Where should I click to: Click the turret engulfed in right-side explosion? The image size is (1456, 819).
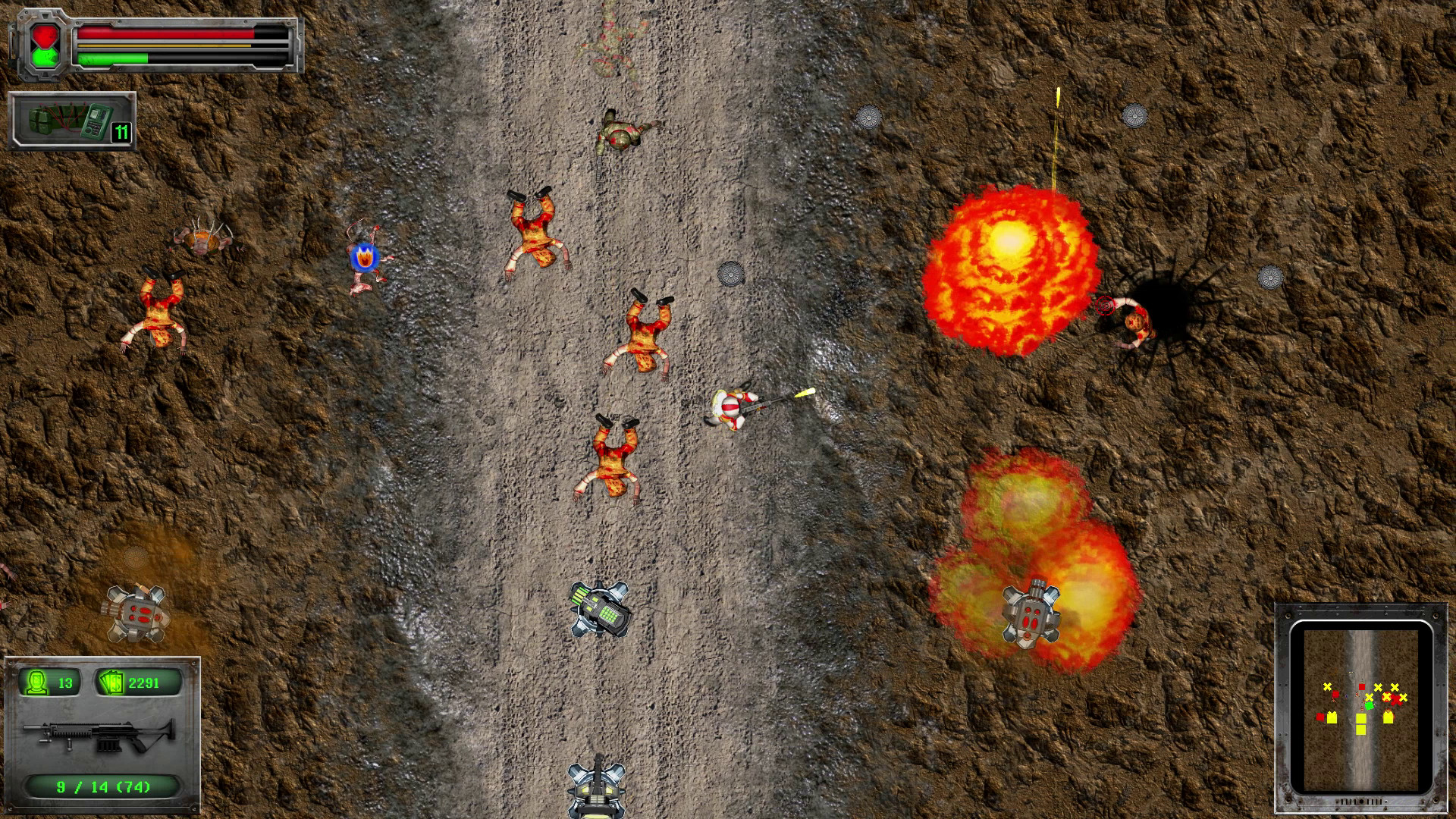[x=1034, y=616]
